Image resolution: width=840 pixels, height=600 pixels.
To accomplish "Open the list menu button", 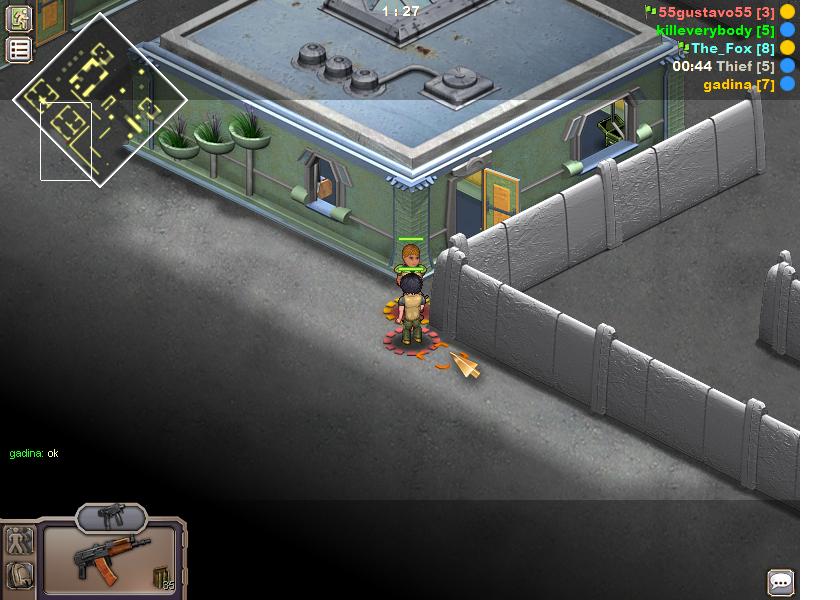I will [x=19, y=50].
